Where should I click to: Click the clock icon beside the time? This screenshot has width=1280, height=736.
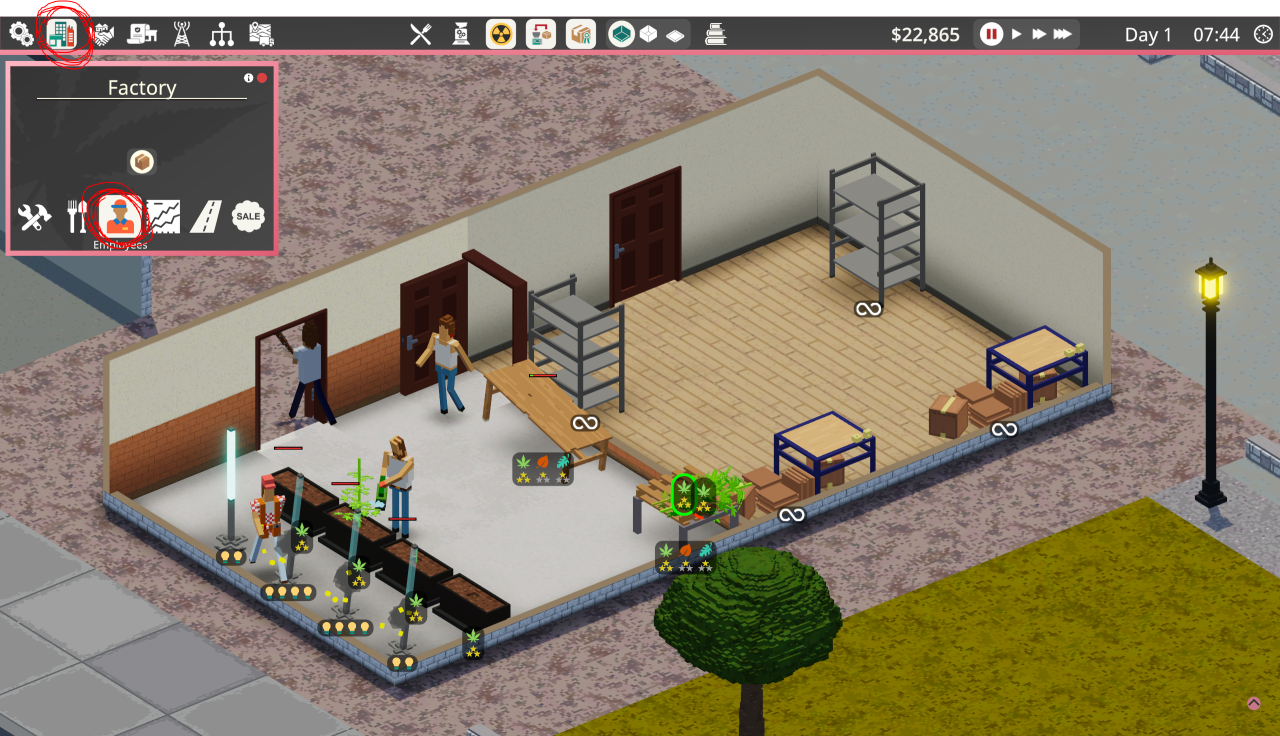[1264, 35]
